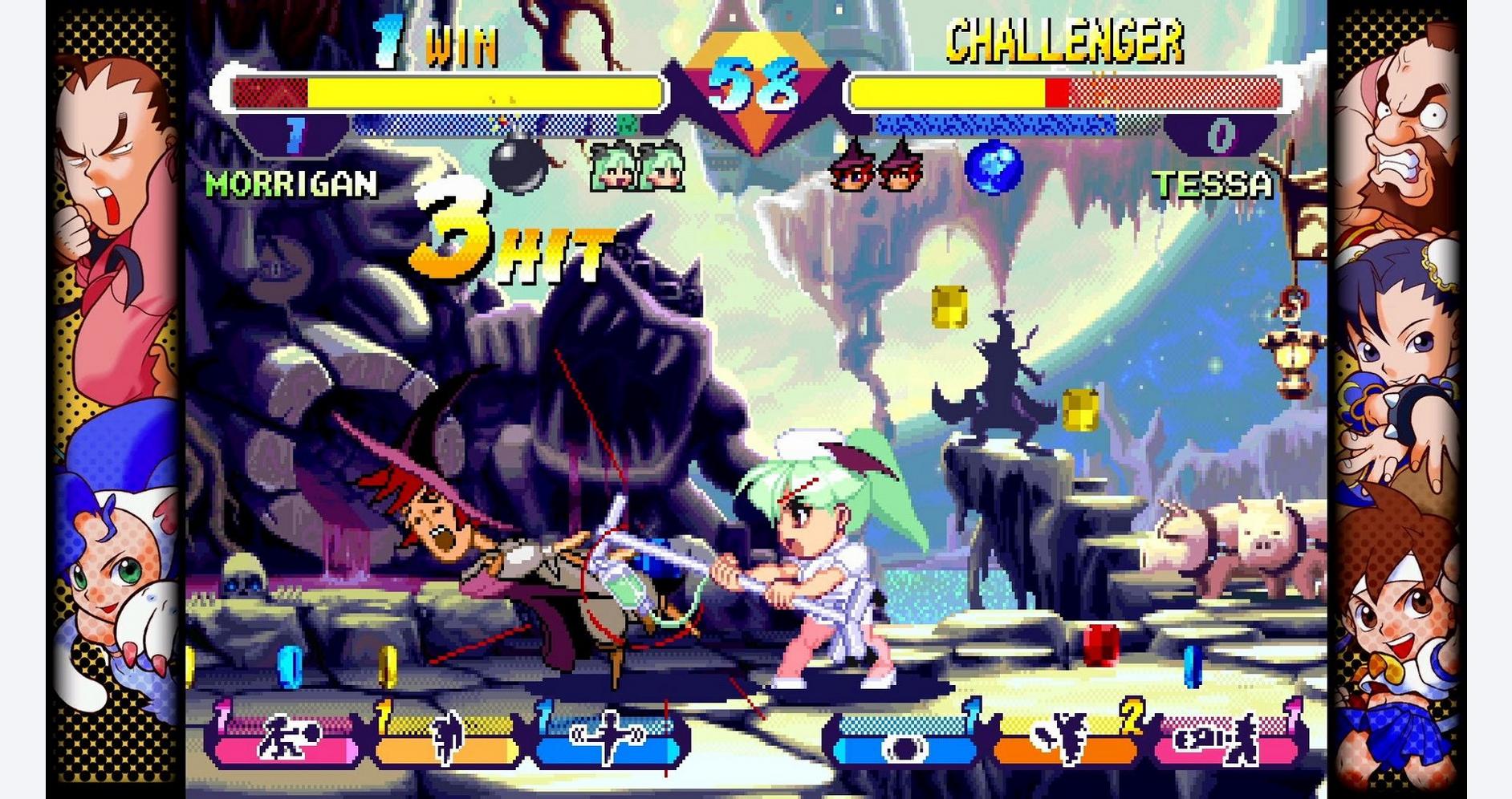Screen dimensions: 1512x799
Task: Click Tessa's orange level 2 move gauge
Action: coord(1066,740)
